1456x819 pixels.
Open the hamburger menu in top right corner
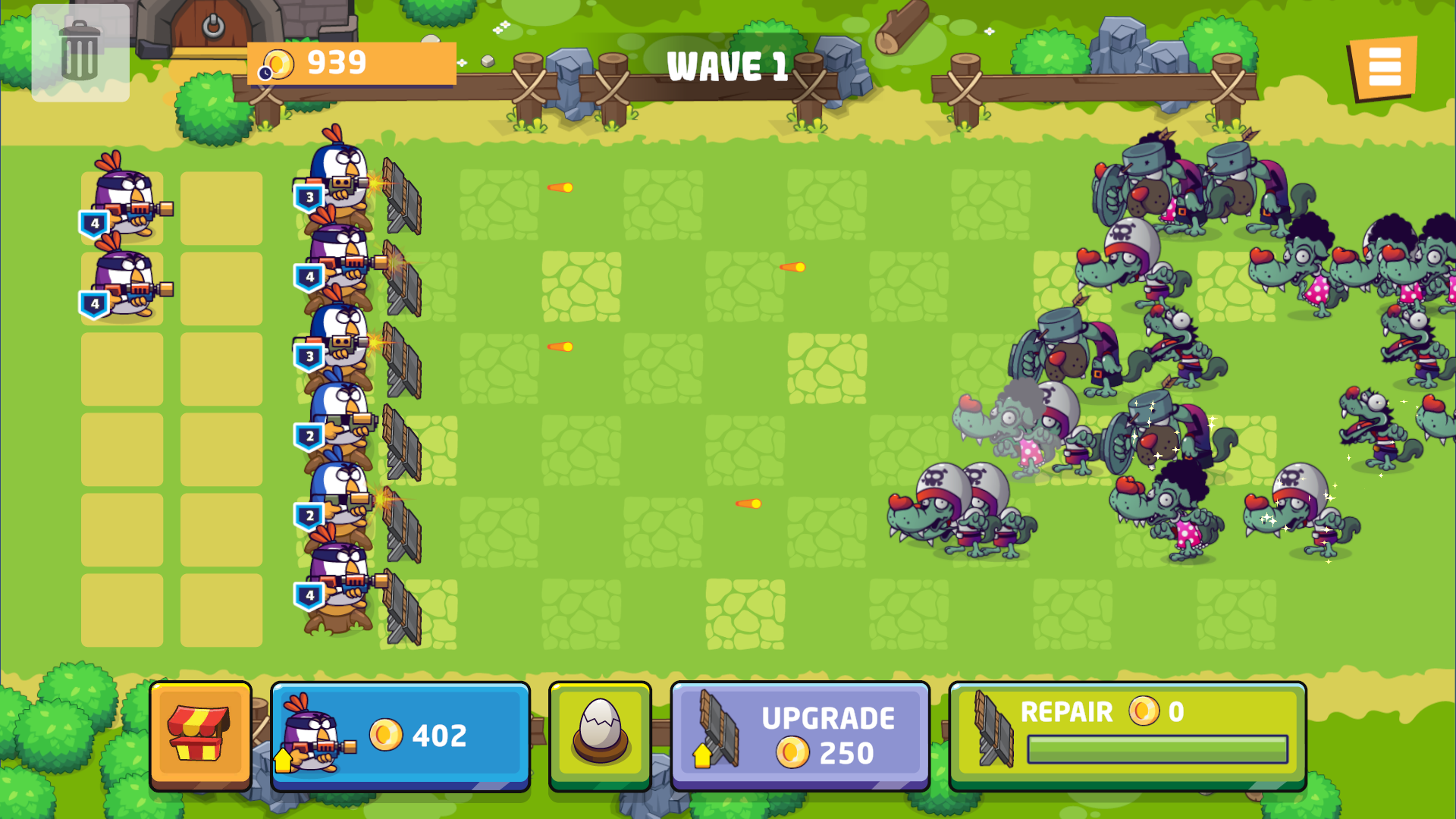click(x=1385, y=68)
